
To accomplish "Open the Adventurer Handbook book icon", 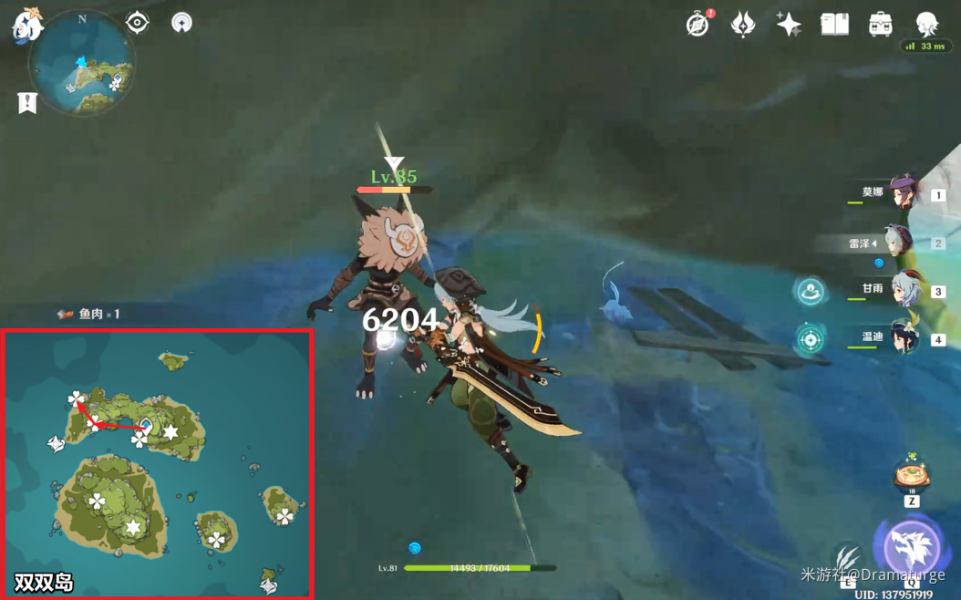I will (834, 24).
